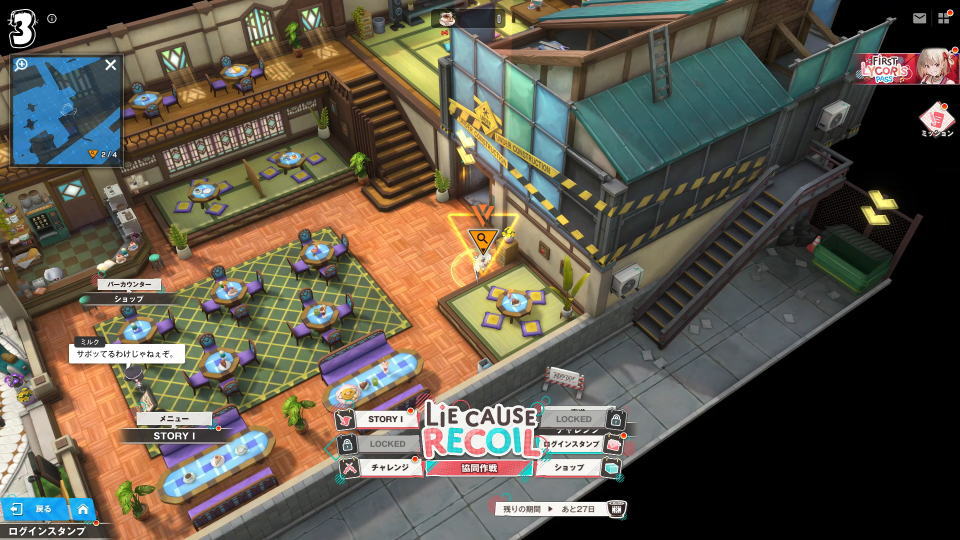Open STORY I from the event menu
960x540 pixels.
point(384,419)
